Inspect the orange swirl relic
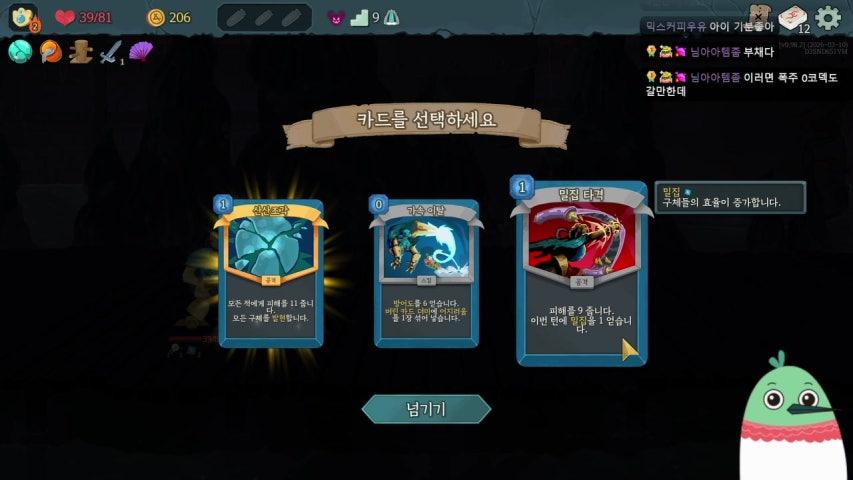 tap(50, 52)
